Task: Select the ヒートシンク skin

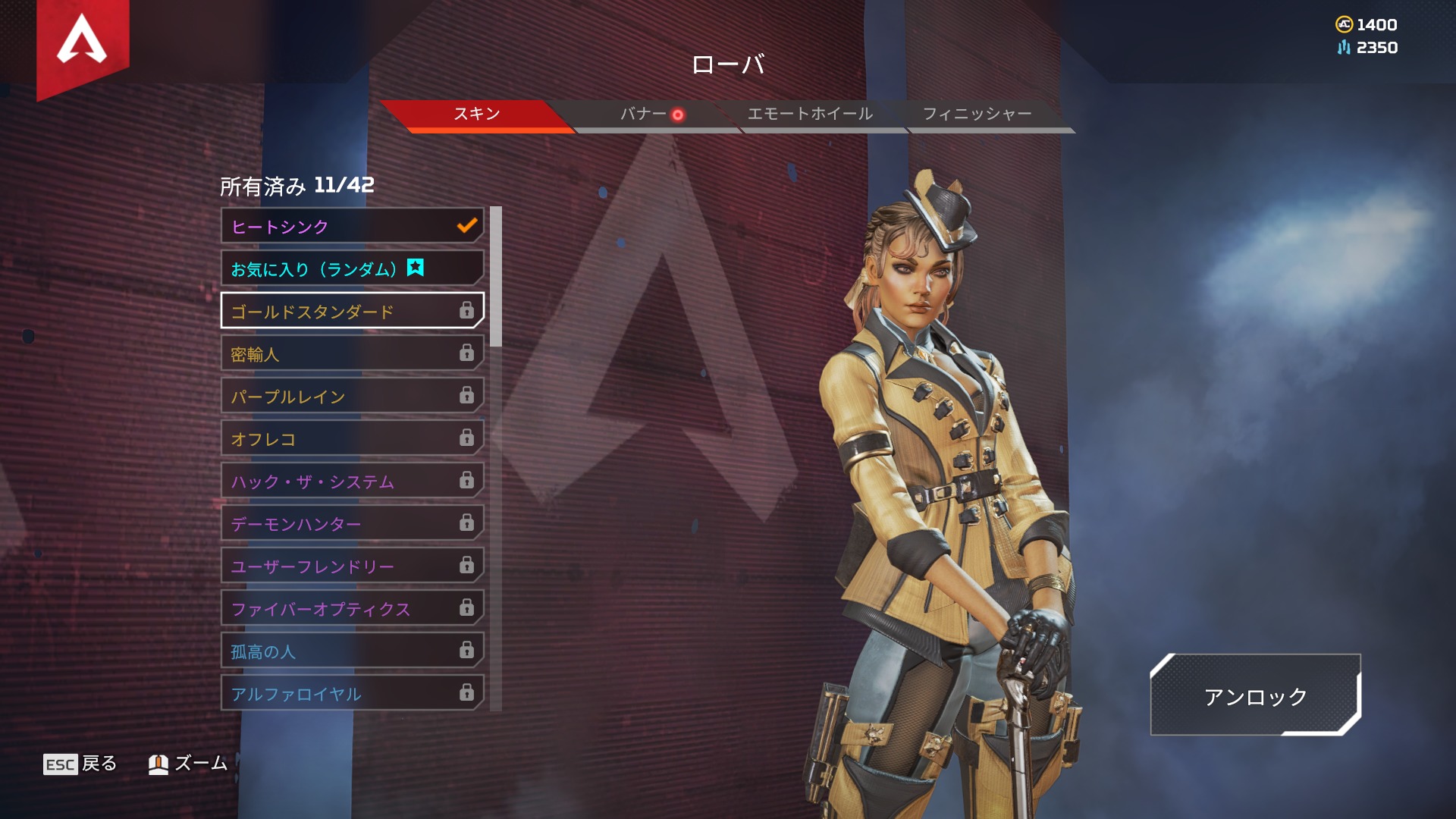Action: pos(352,226)
